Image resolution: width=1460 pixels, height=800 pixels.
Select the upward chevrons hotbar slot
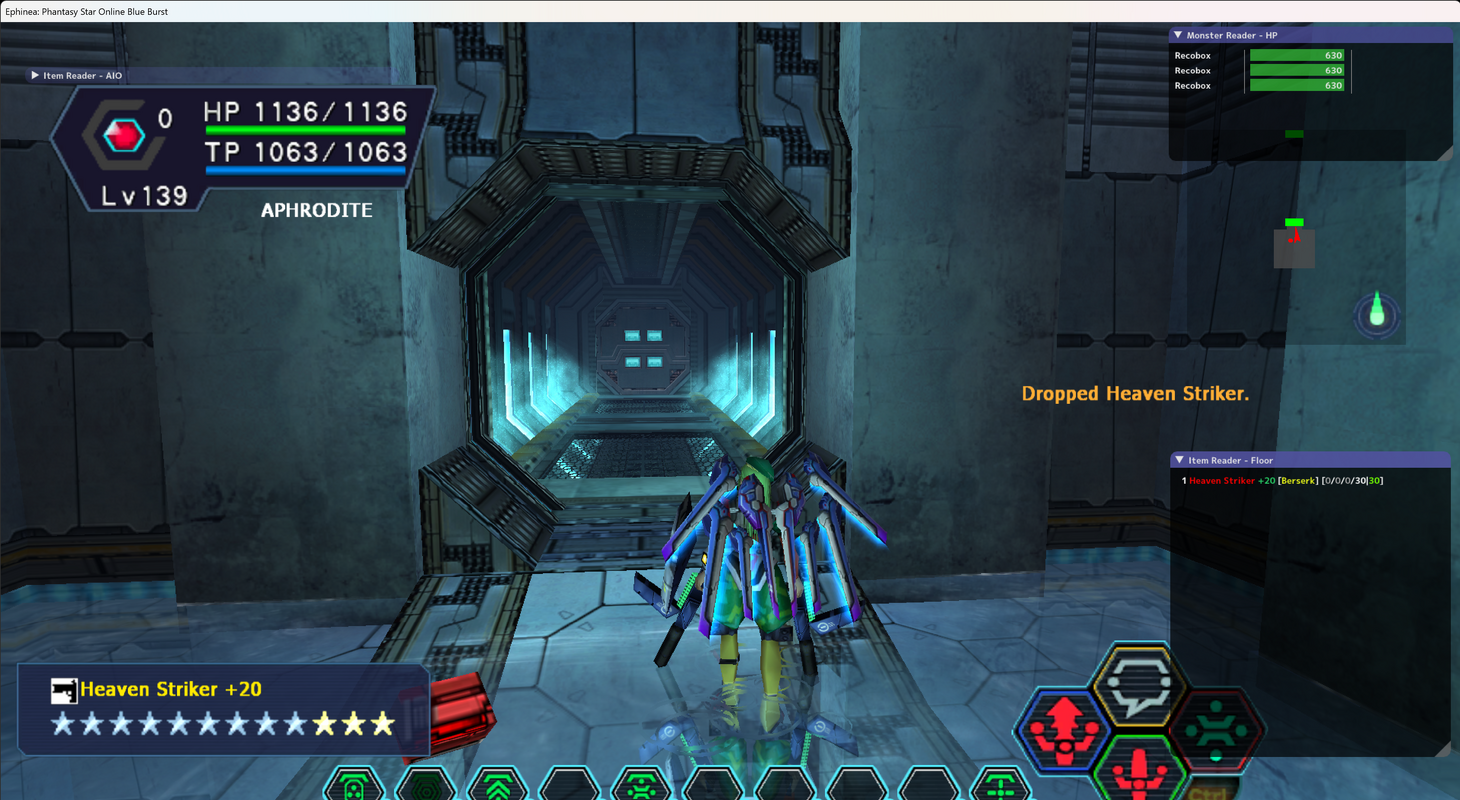(x=498, y=788)
